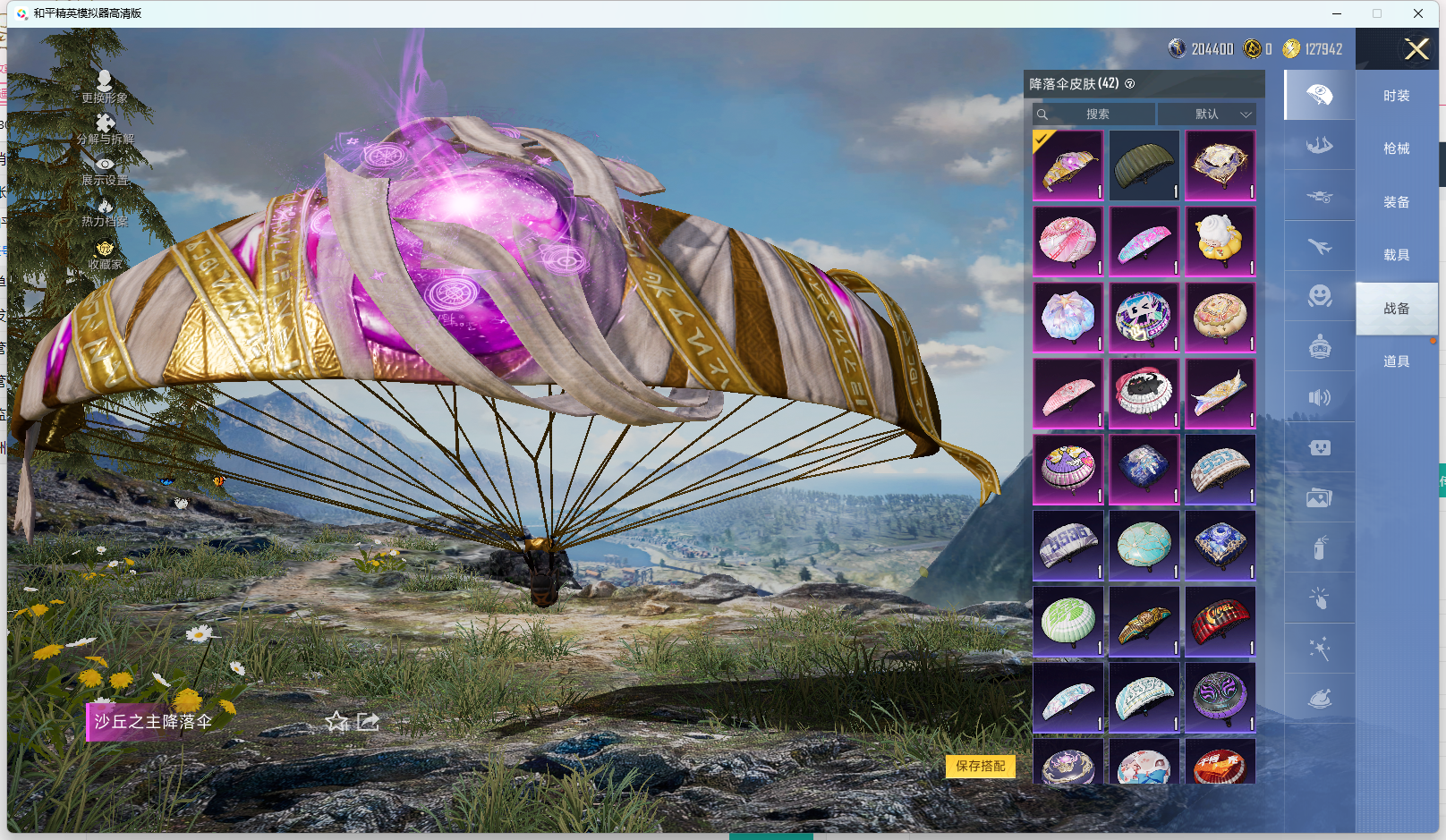Select the plain olive green parachute skin
The width and height of the screenshot is (1446, 840).
1144,165
